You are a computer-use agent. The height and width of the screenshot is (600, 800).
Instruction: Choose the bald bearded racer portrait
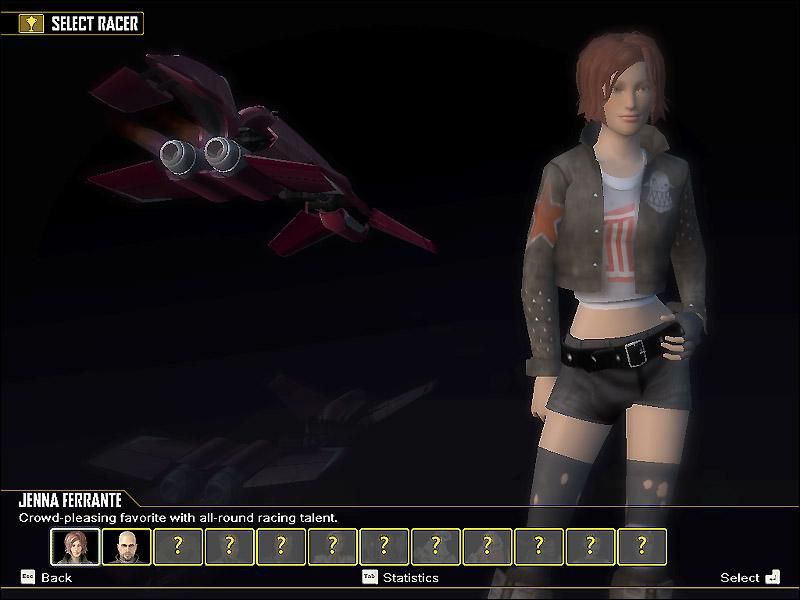click(x=127, y=546)
